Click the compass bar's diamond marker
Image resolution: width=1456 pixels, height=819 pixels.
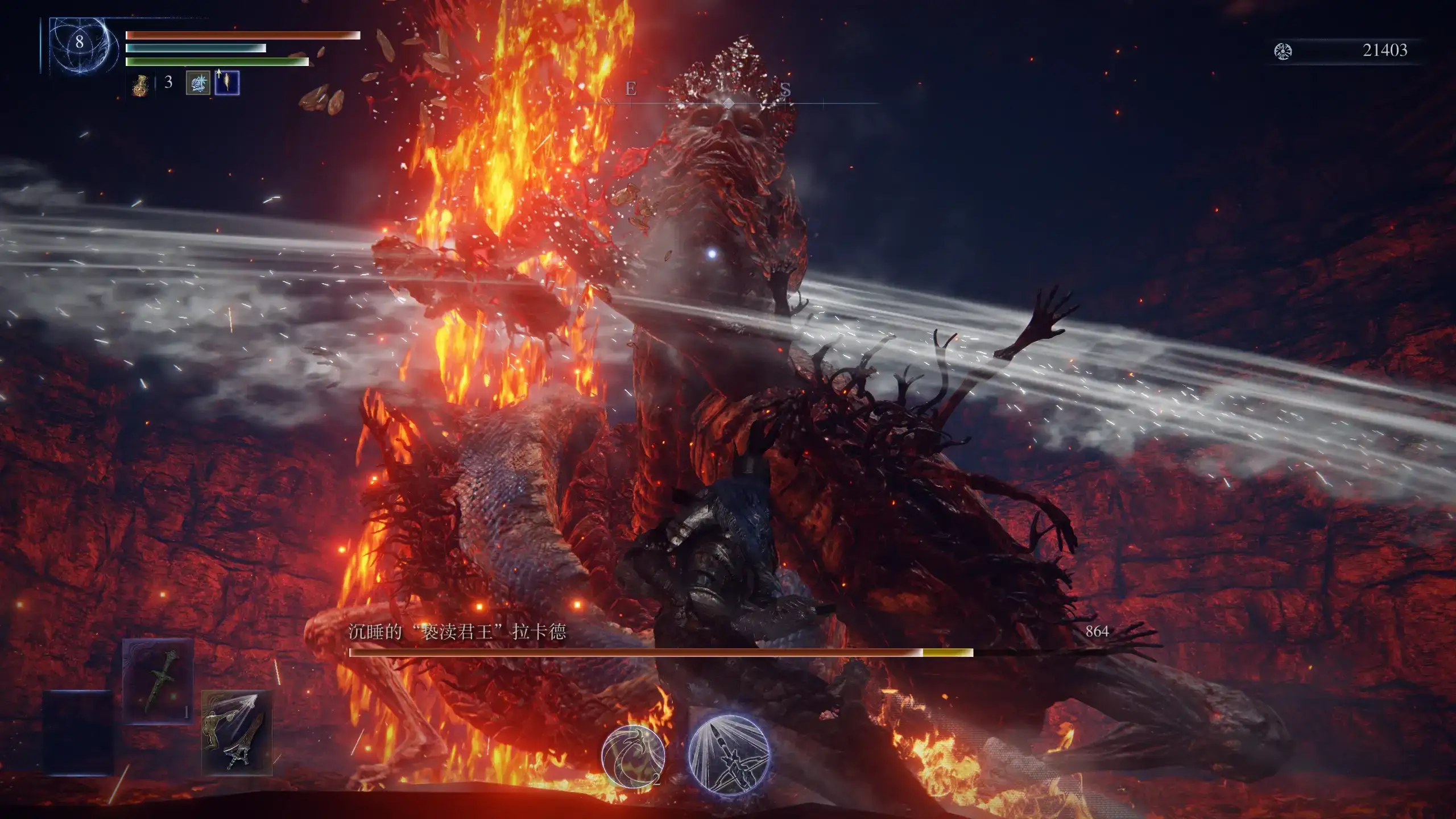click(729, 103)
